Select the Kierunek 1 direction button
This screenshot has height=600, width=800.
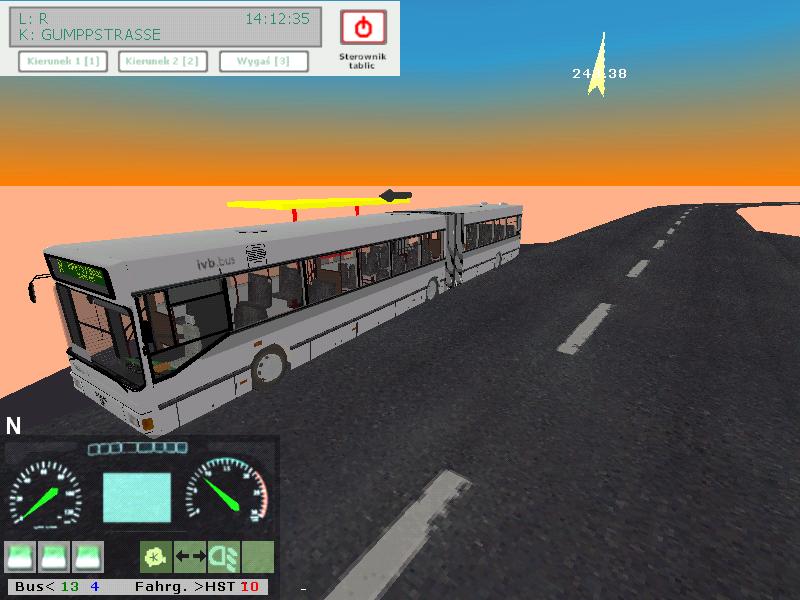63,62
